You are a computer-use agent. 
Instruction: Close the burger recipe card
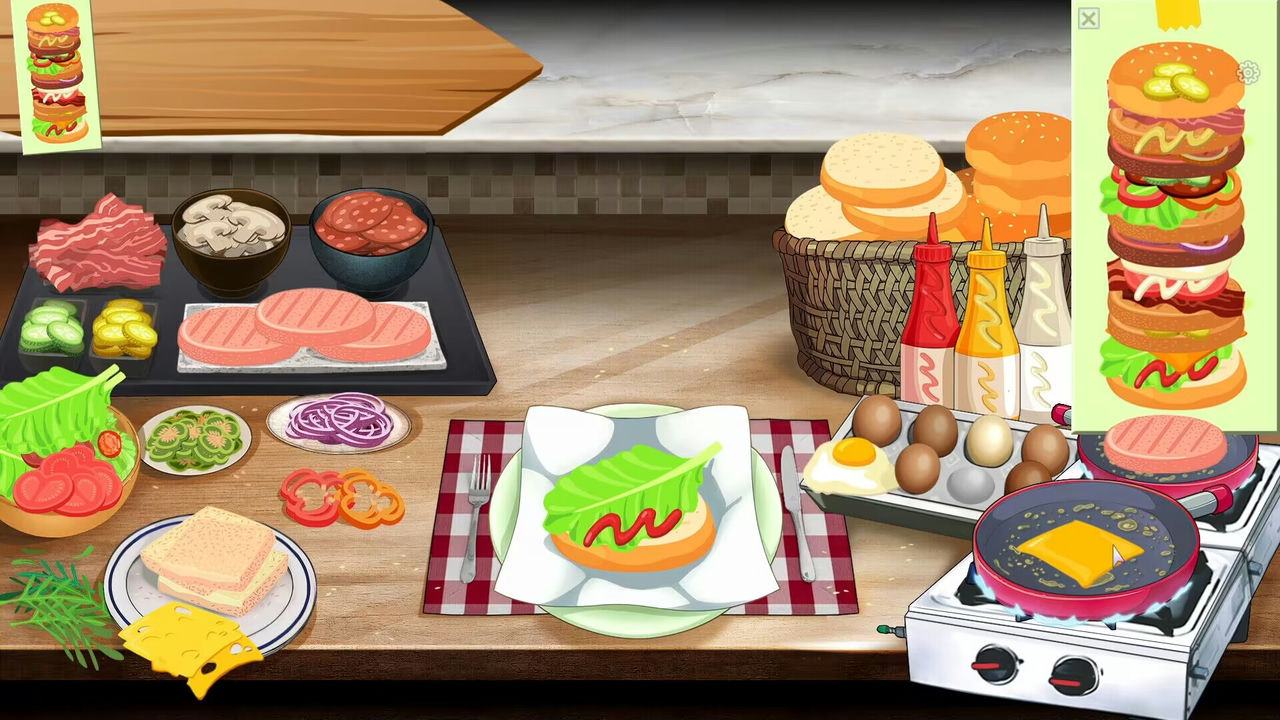click(1087, 18)
